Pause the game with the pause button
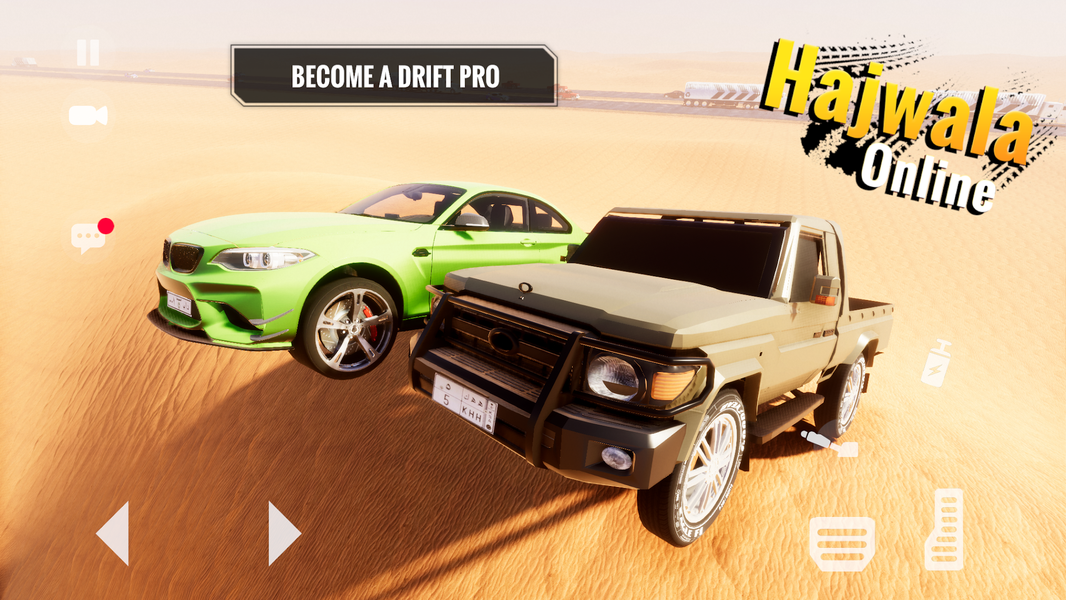 coord(88,52)
